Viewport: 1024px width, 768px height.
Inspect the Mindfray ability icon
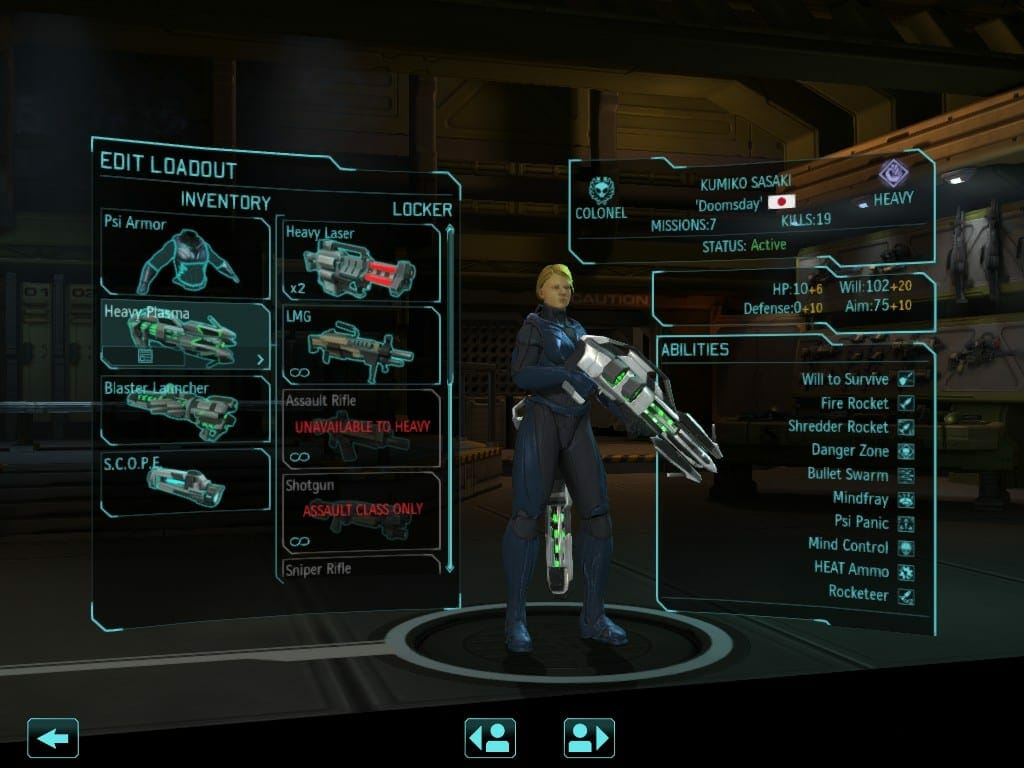point(906,498)
